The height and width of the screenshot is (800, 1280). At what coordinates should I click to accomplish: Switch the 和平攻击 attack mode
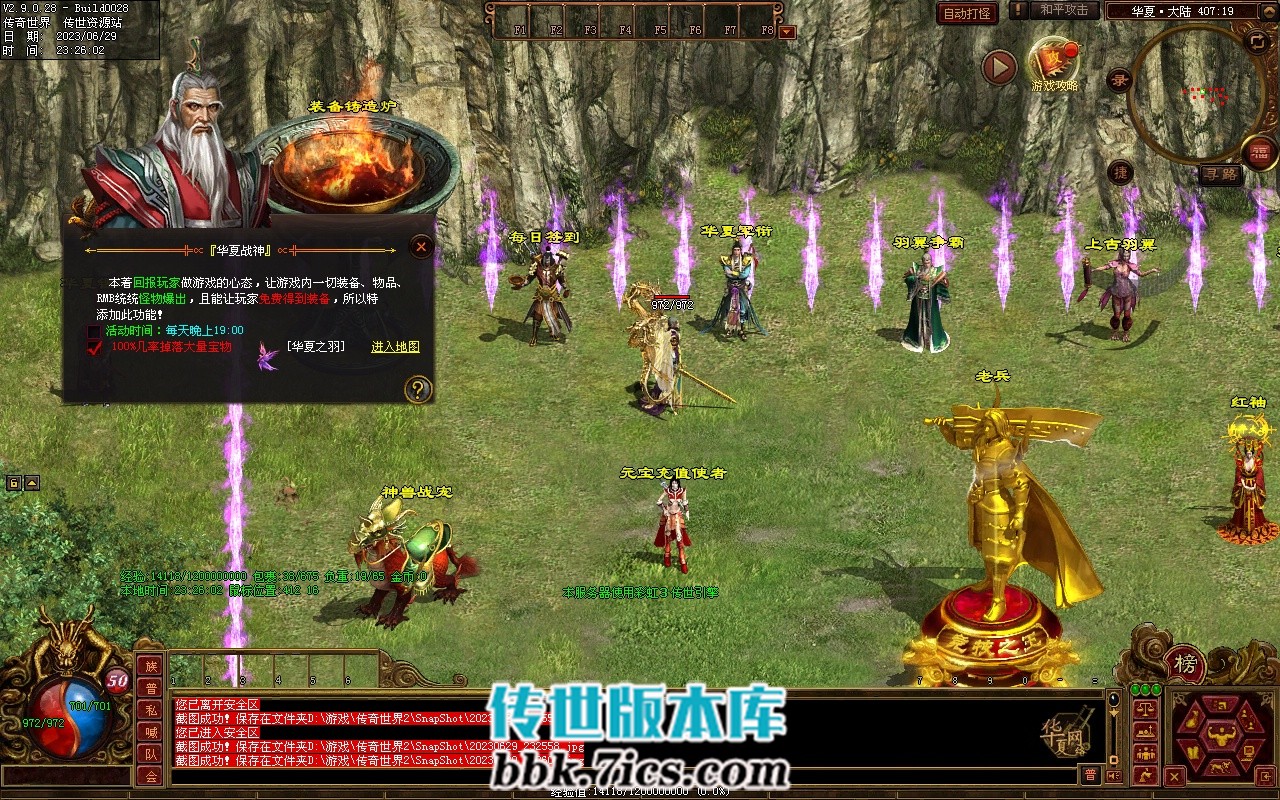tap(1063, 11)
